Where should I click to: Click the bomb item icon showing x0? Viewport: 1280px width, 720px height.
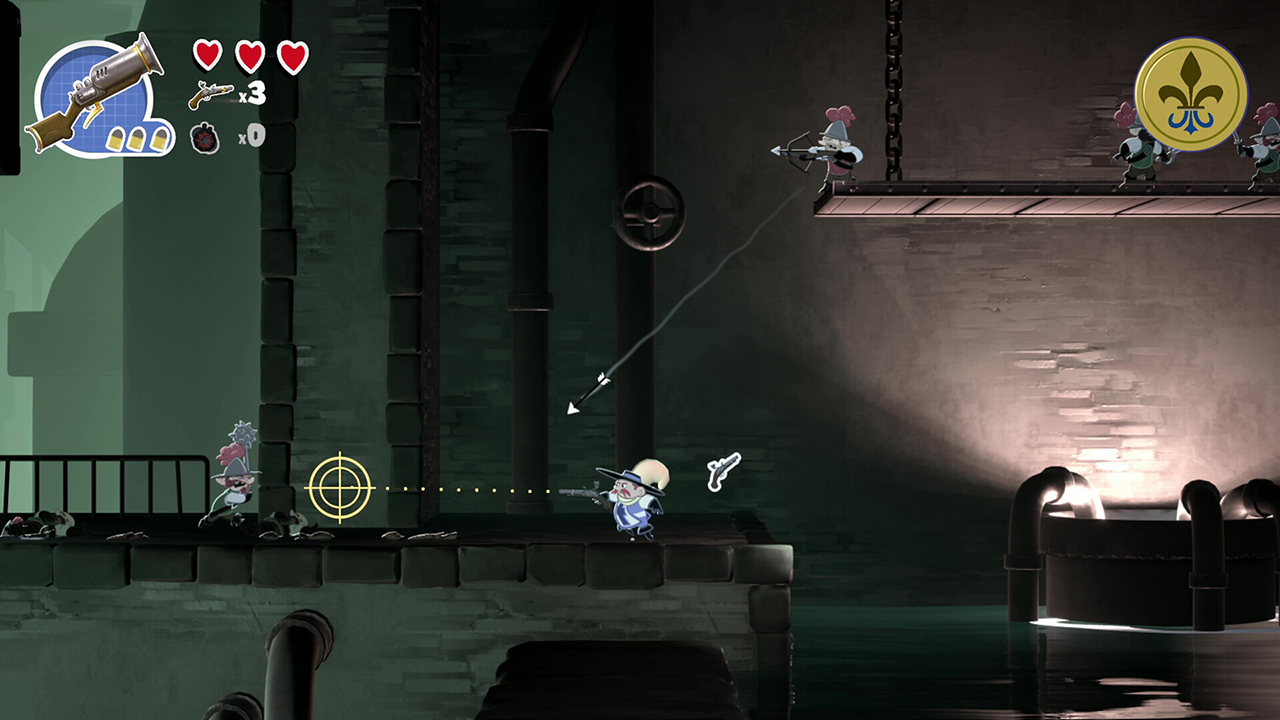pos(205,140)
